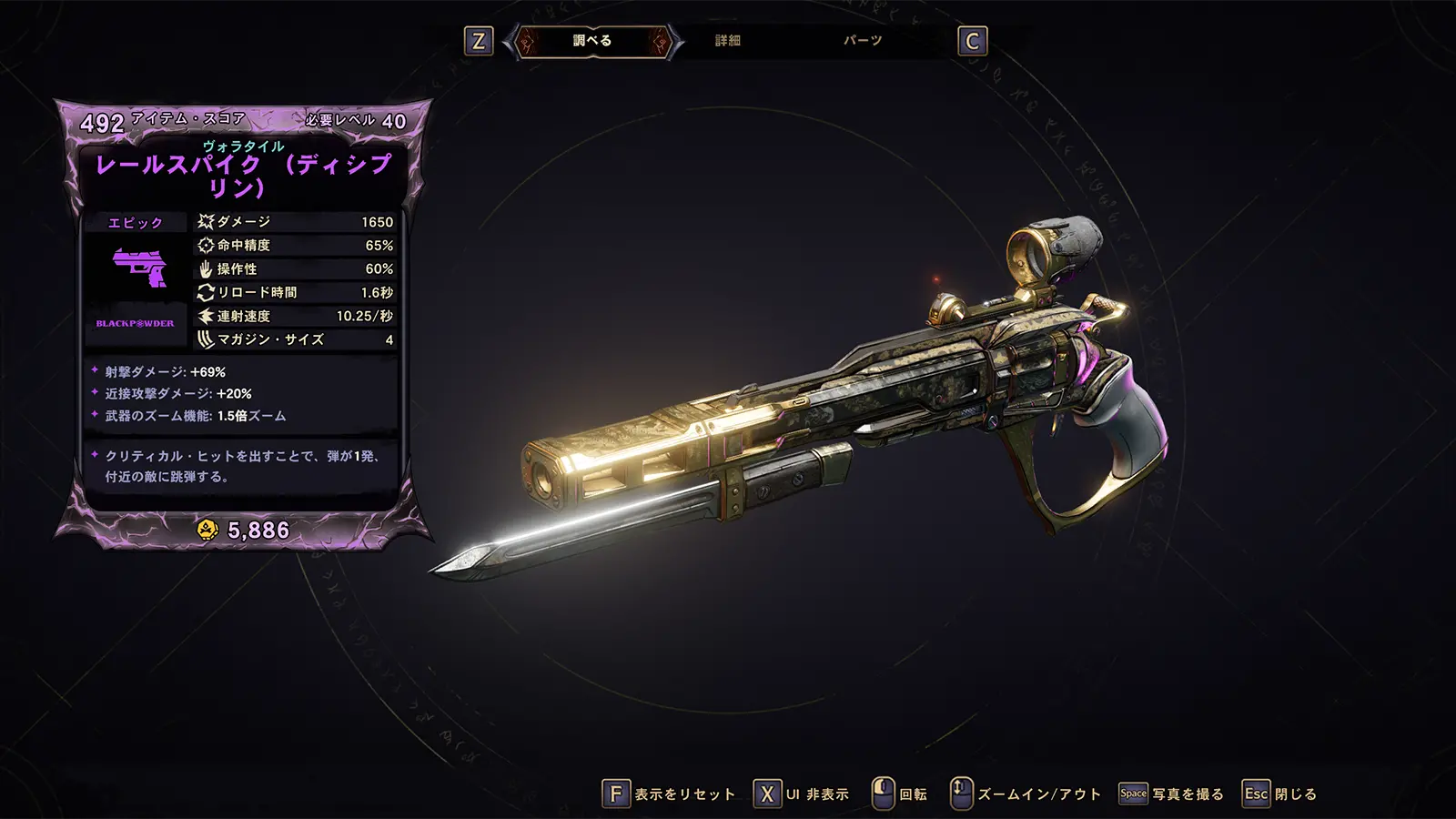Screen dimensions: 1456x819
Task: Select the パーツ tab
Action: [862, 41]
